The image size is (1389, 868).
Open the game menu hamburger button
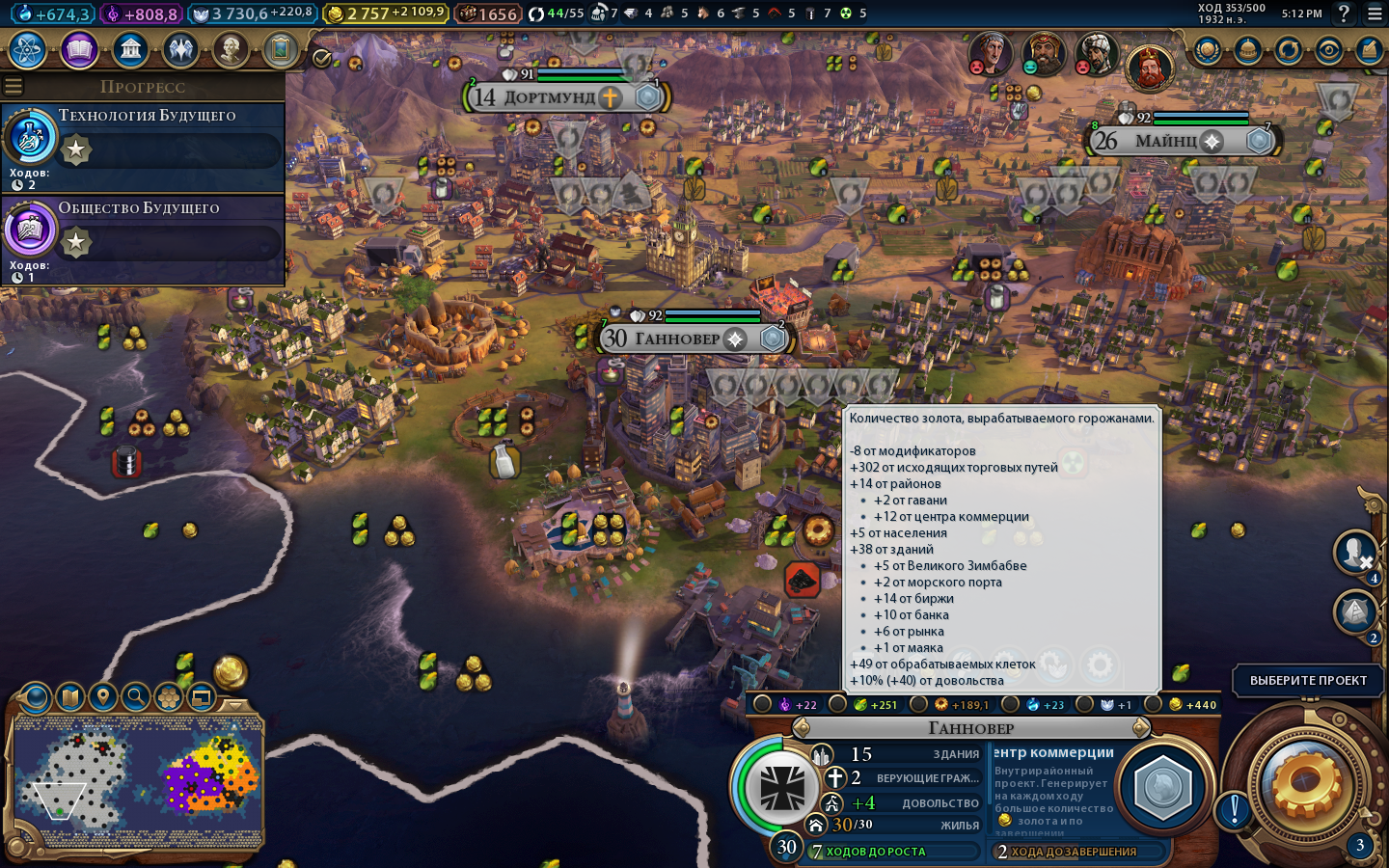[x=1375, y=14]
